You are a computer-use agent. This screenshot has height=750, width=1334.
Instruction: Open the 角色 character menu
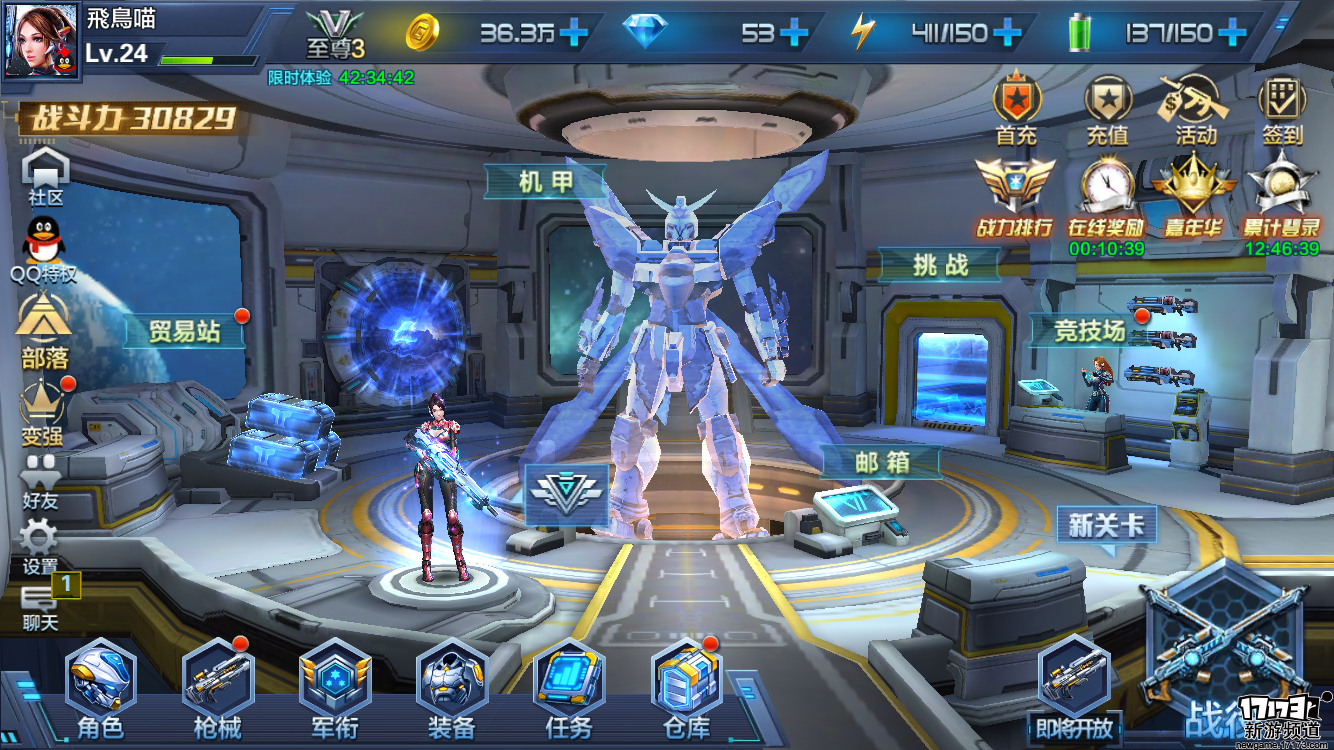tap(101, 683)
